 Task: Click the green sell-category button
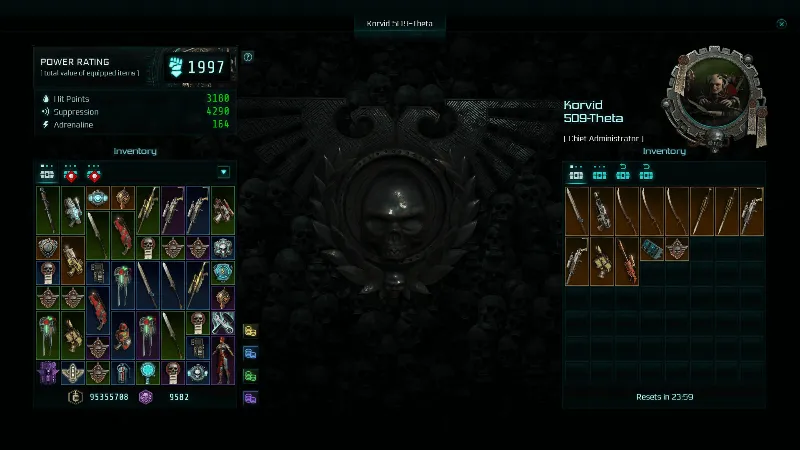pos(250,375)
